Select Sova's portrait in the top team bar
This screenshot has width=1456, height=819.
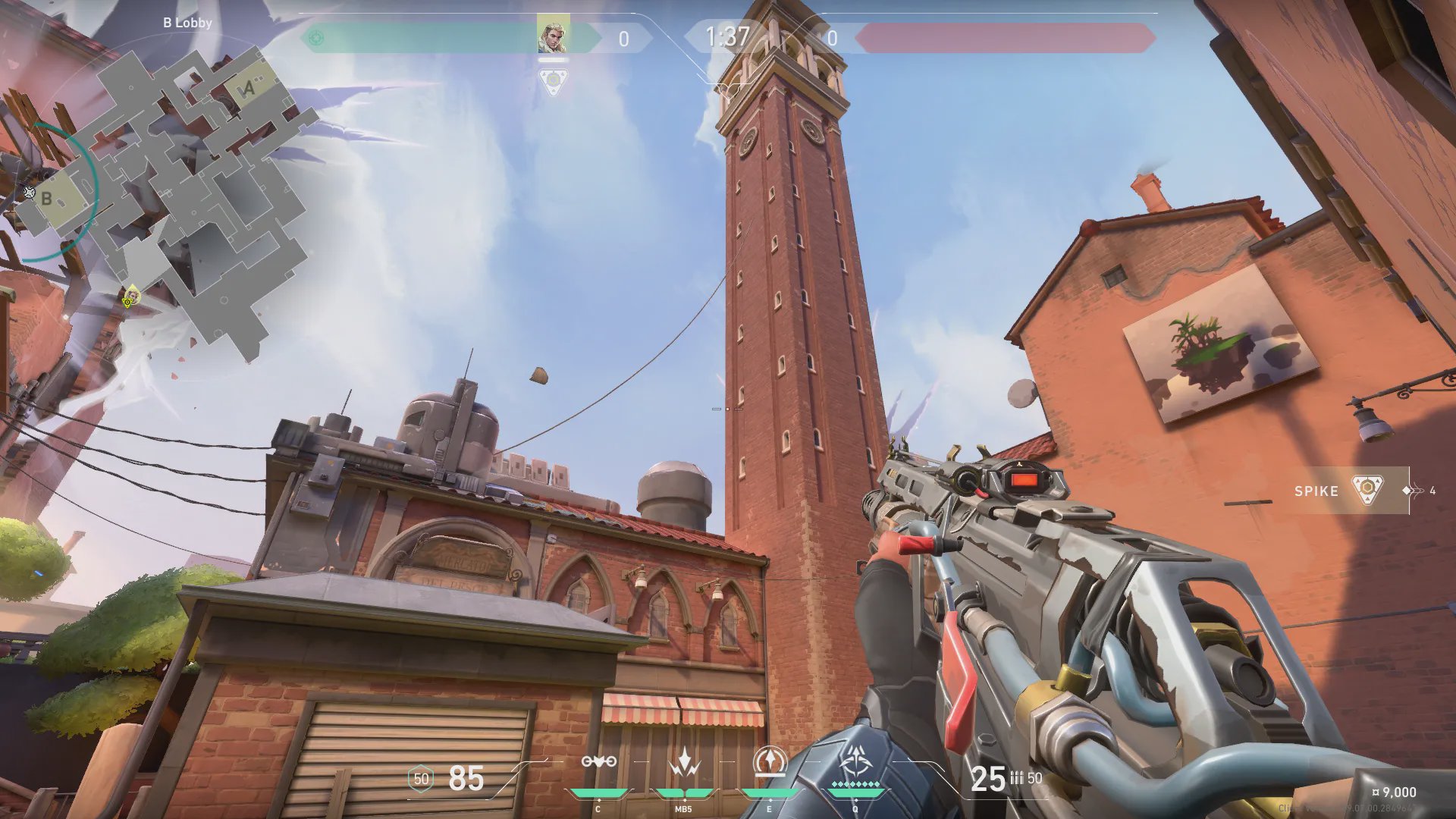pos(553,36)
